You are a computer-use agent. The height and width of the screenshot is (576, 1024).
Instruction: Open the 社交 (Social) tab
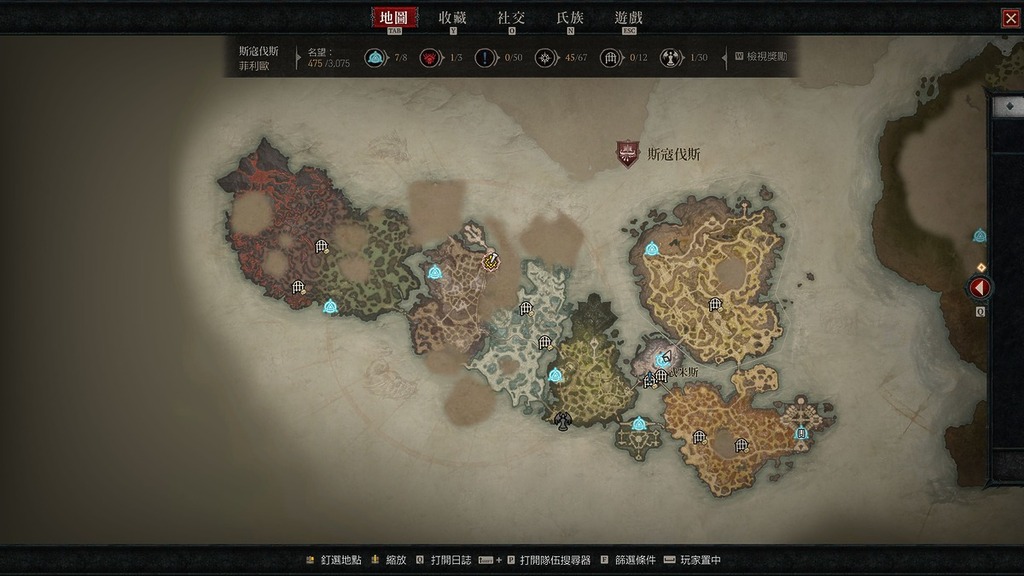click(511, 18)
